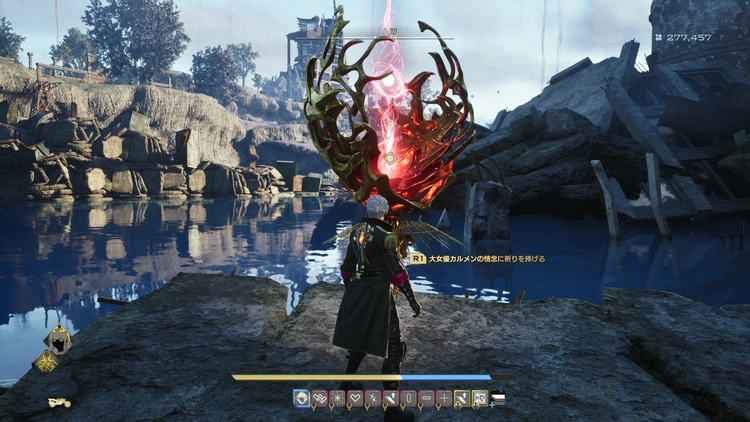The width and height of the screenshot is (750, 422).
Task: Use the starburst hotbar ability
Action: point(337,398)
